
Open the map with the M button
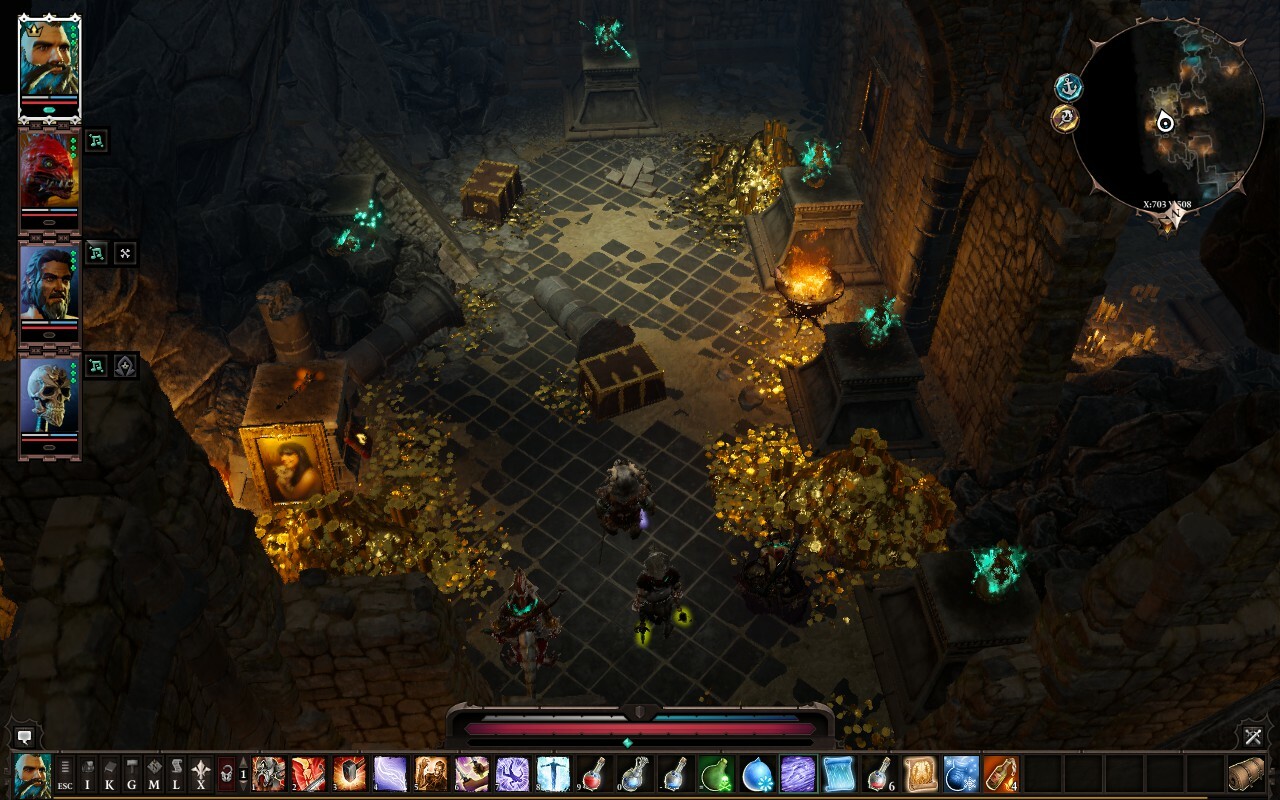[x=154, y=774]
